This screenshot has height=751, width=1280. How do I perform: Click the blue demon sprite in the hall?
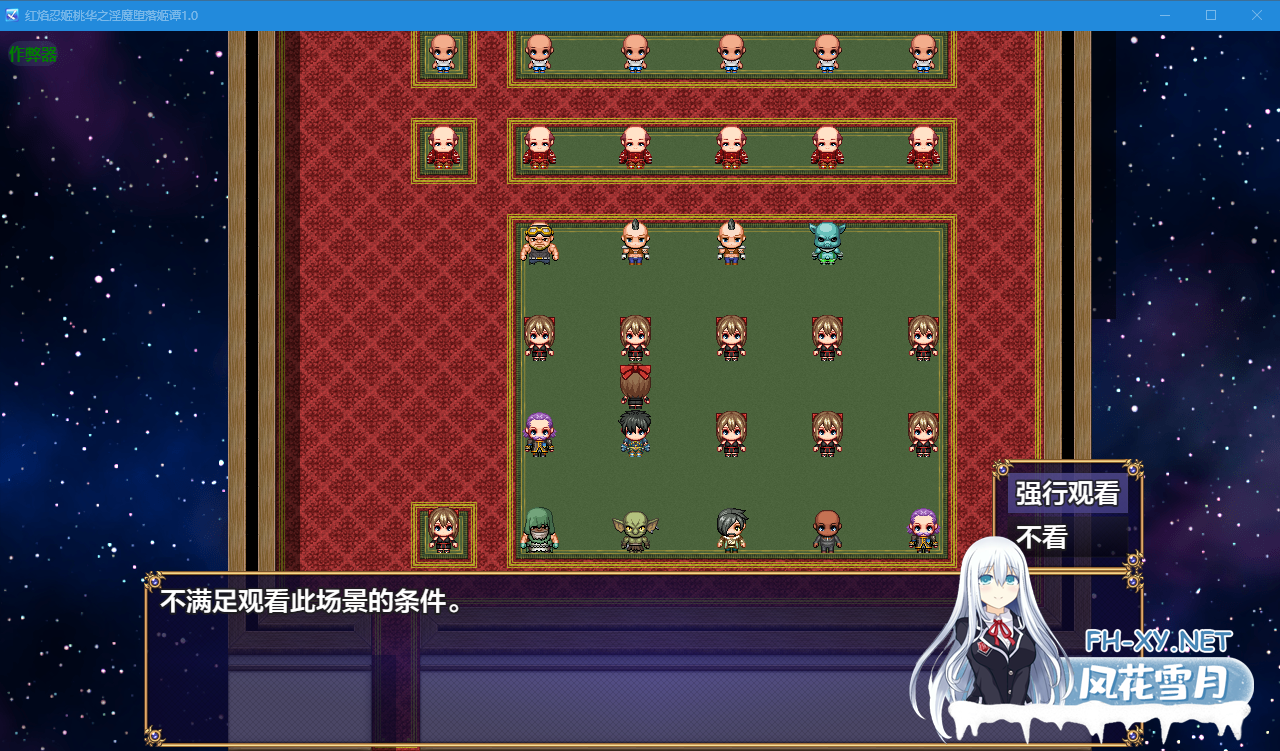coord(826,246)
